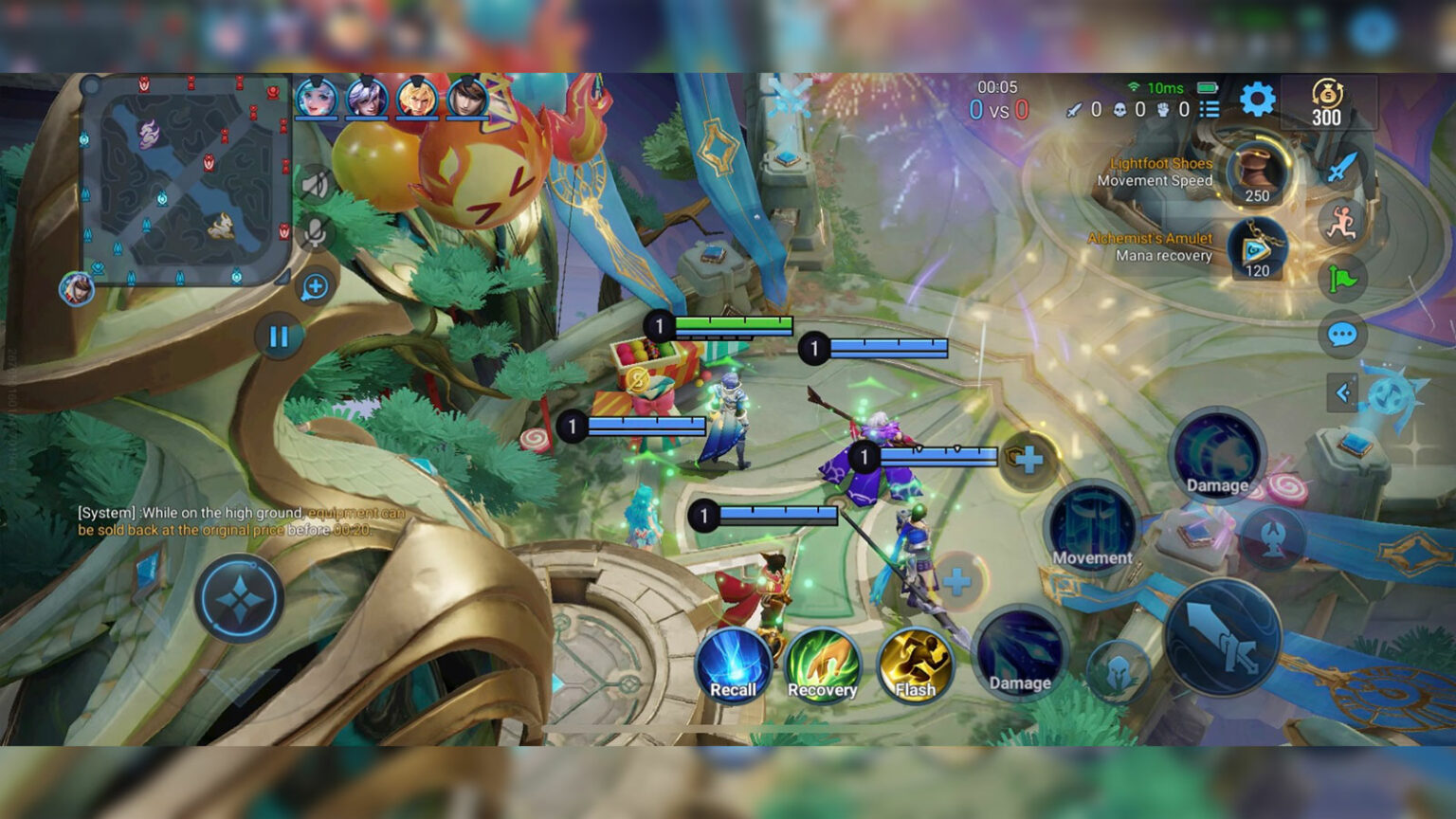
Task: Pause the match with the pause toggle
Action: 278,337
